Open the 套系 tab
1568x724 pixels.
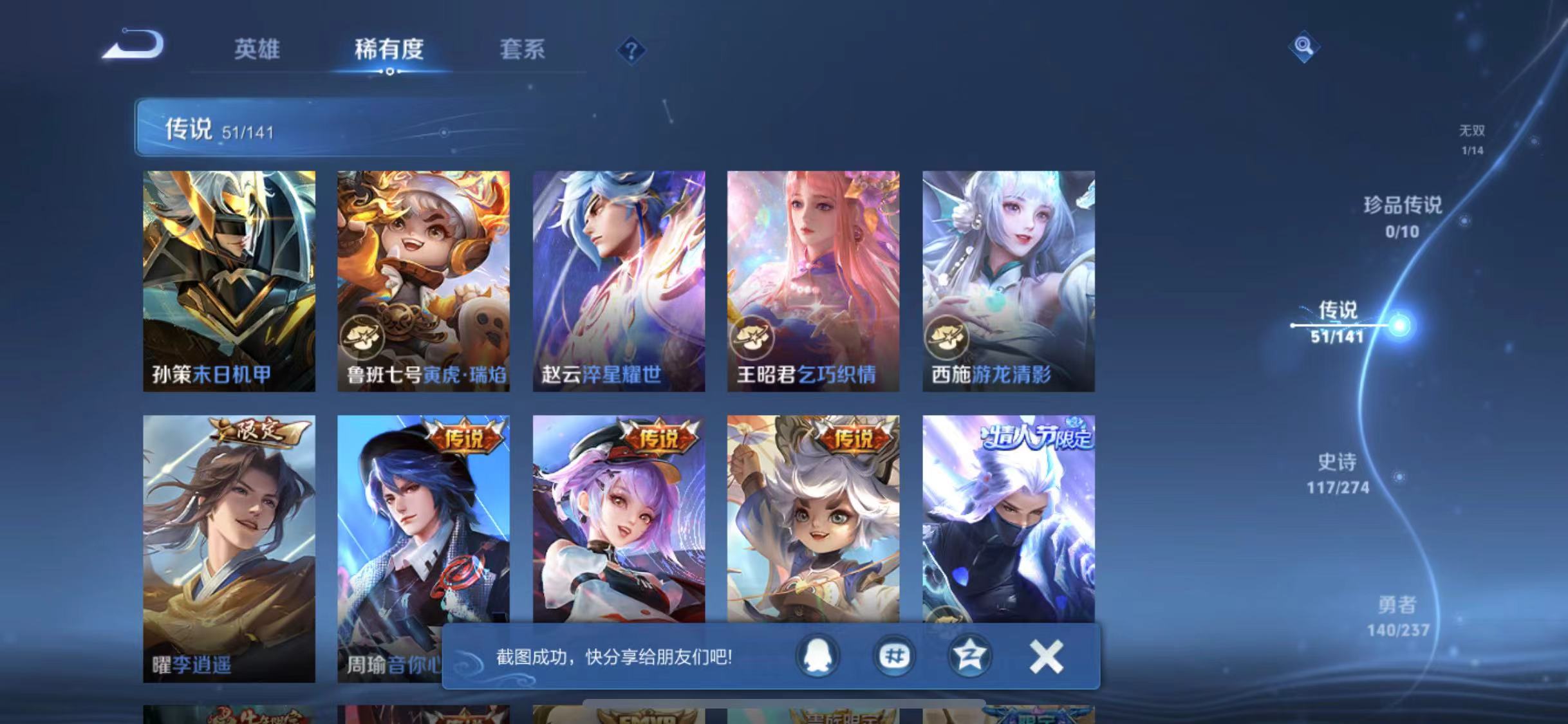tap(523, 50)
